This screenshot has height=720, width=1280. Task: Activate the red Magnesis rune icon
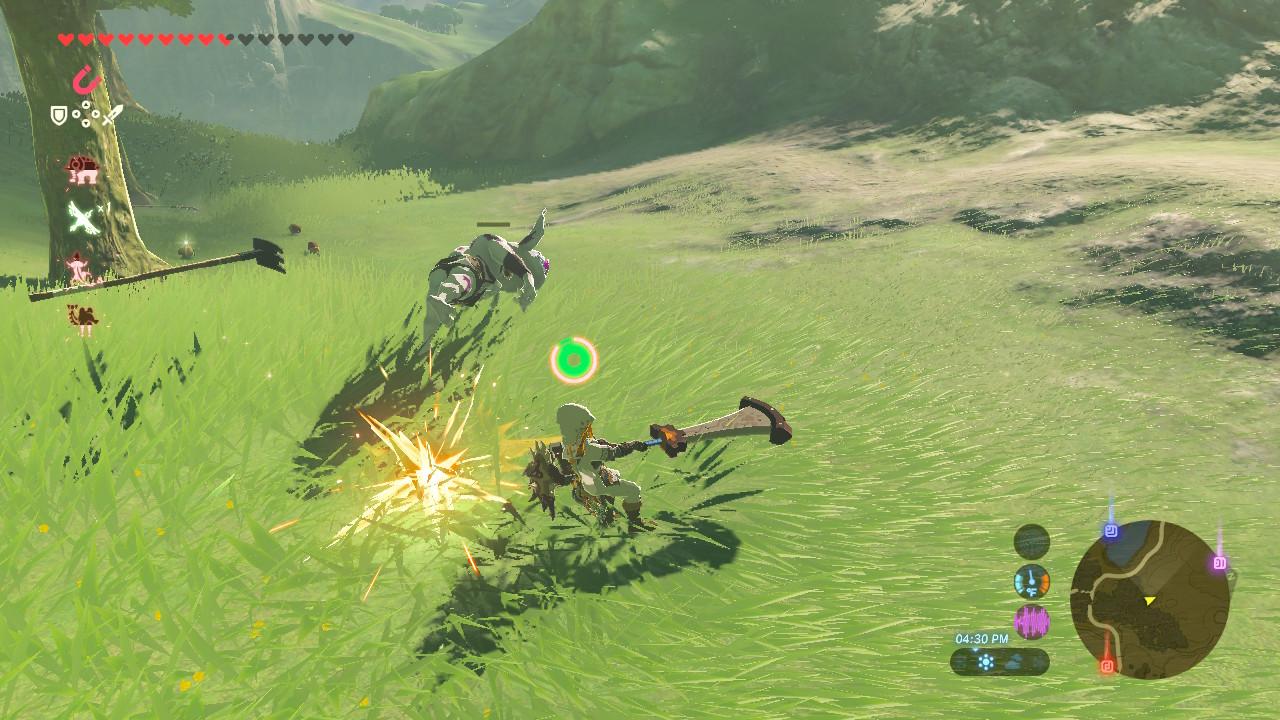click(x=88, y=78)
